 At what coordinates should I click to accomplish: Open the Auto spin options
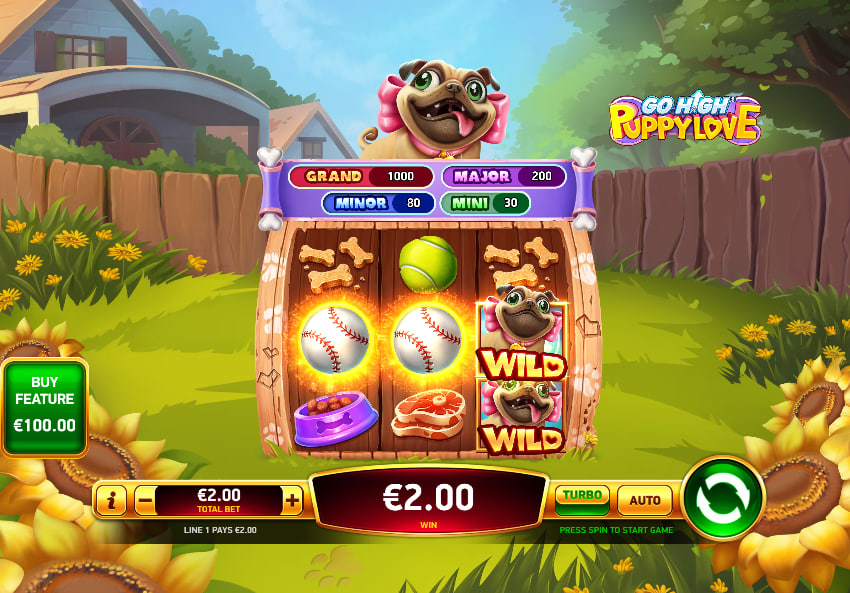pyautogui.click(x=644, y=499)
